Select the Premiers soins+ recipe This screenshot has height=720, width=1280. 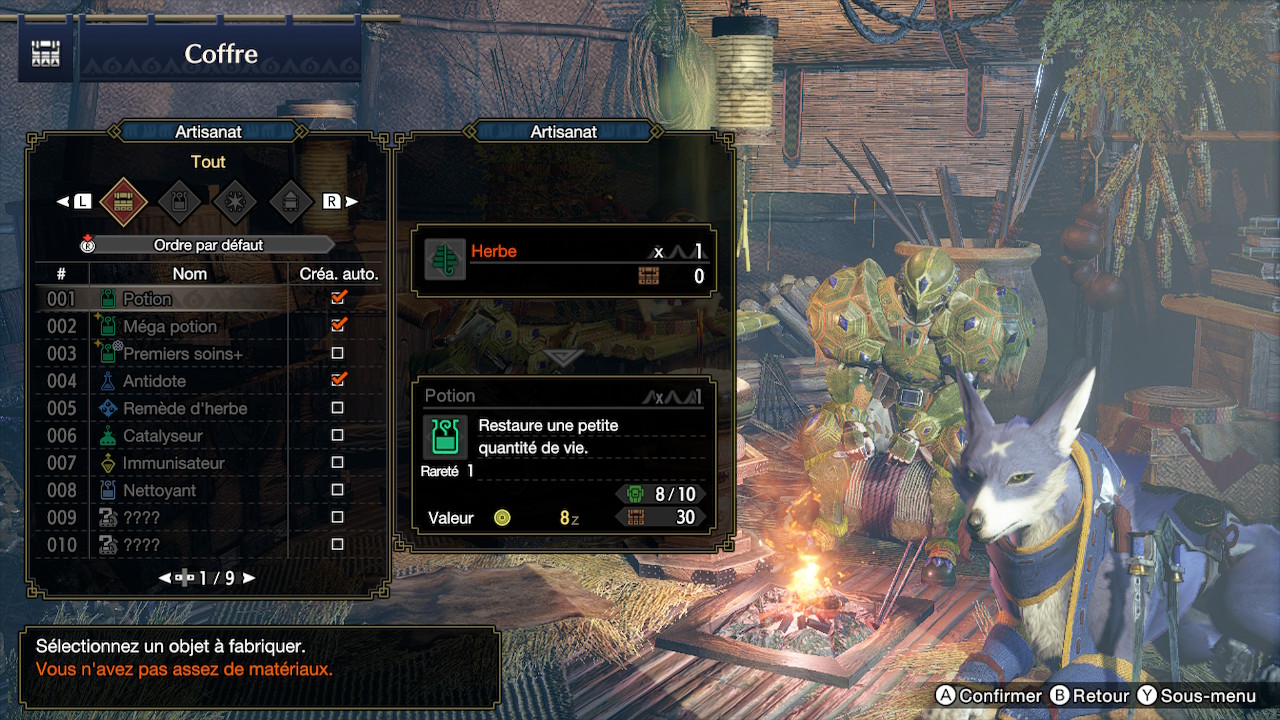(182, 354)
